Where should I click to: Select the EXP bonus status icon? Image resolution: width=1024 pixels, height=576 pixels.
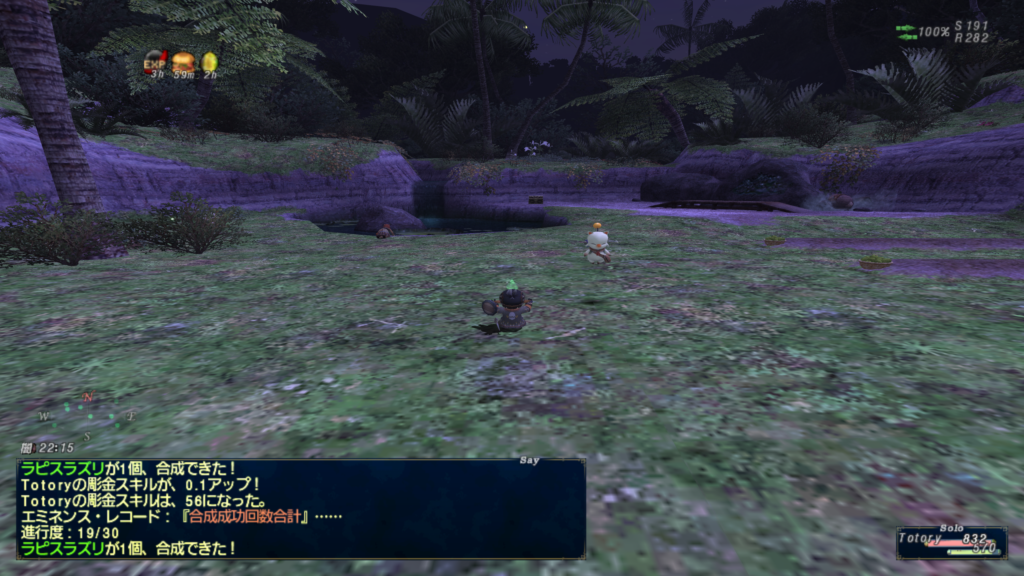tap(155, 62)
